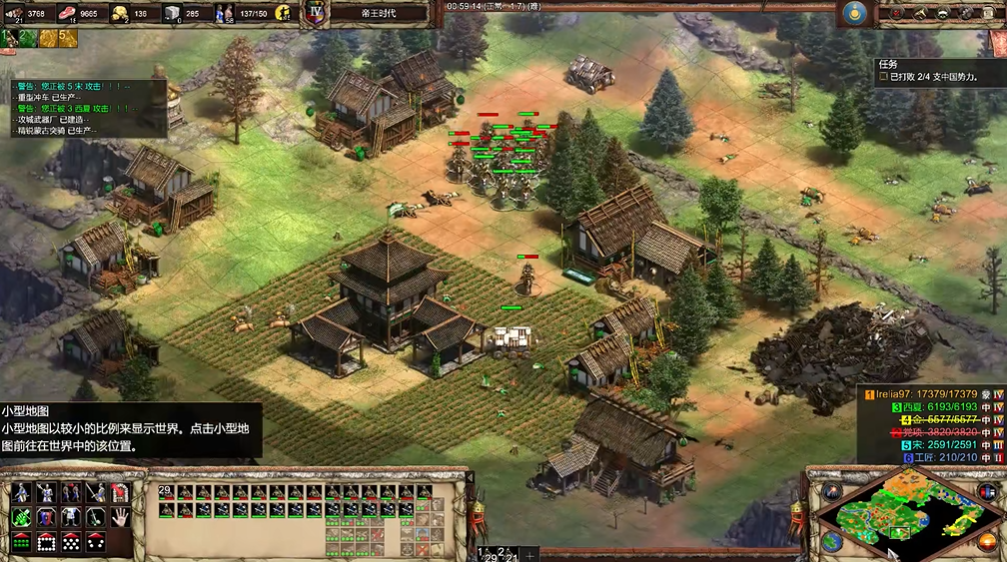Select player Irelia97 in the scoreboard
Image resolution: width=1007 pixels, height=562 pixels.
pyautogui.click(x=930, y=395)
